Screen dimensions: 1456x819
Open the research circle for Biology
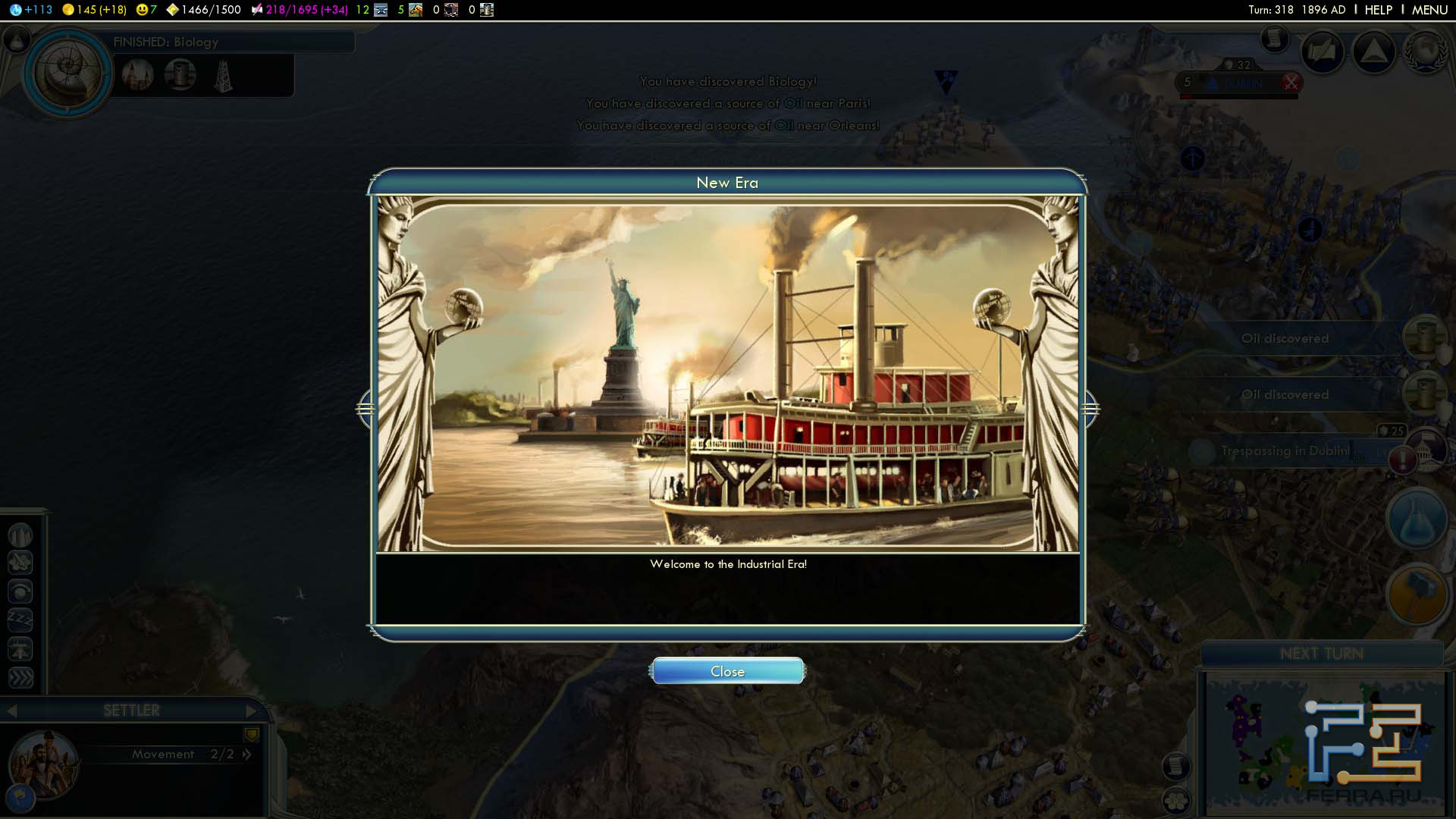(67, 72)
